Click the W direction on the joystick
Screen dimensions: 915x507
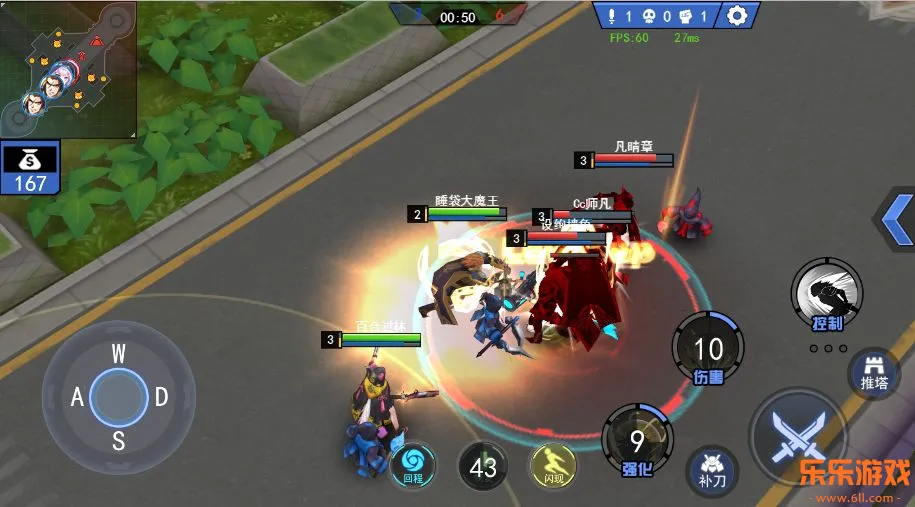118,353
